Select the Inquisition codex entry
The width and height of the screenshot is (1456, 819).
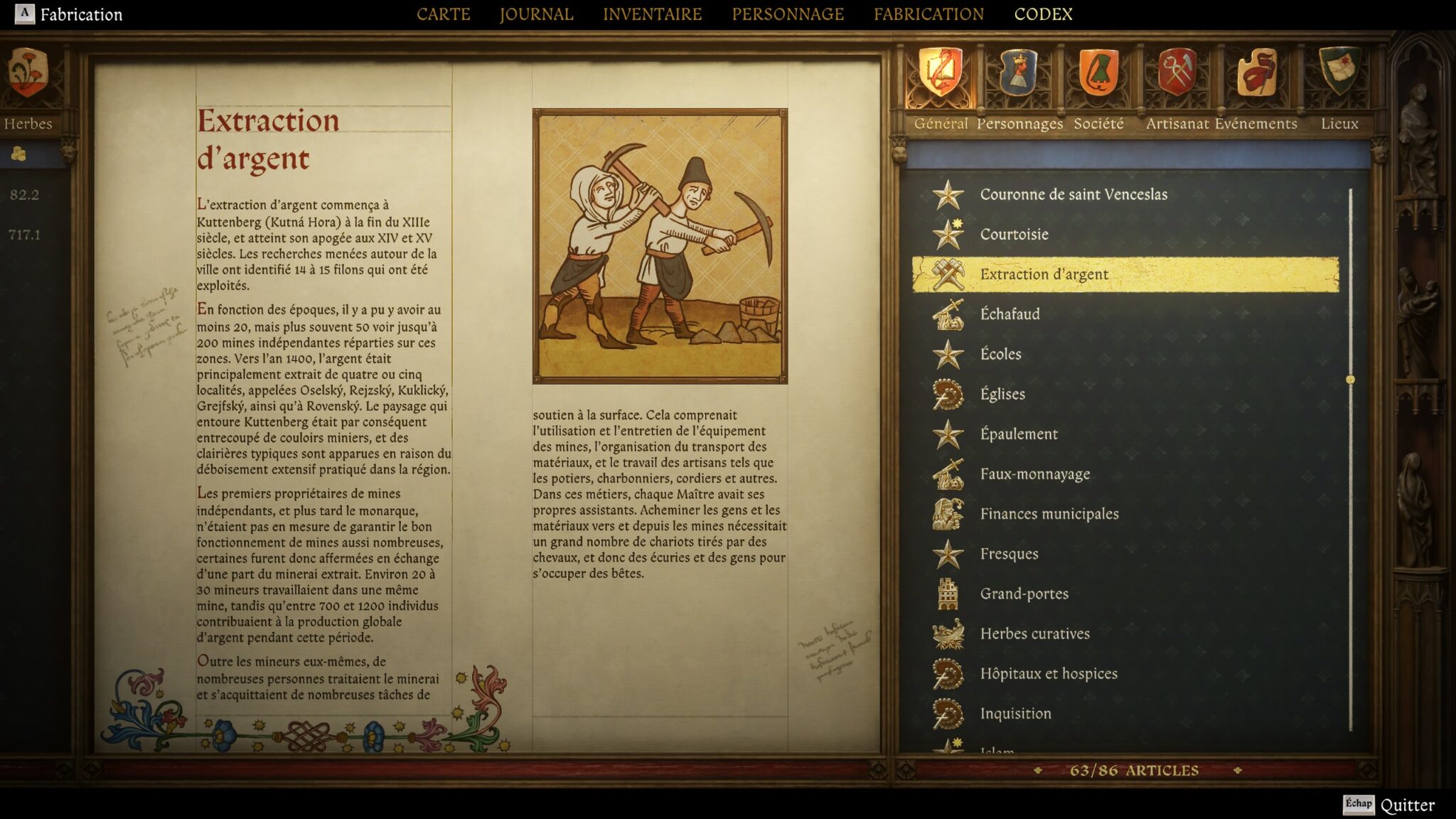click(1015, 714)
